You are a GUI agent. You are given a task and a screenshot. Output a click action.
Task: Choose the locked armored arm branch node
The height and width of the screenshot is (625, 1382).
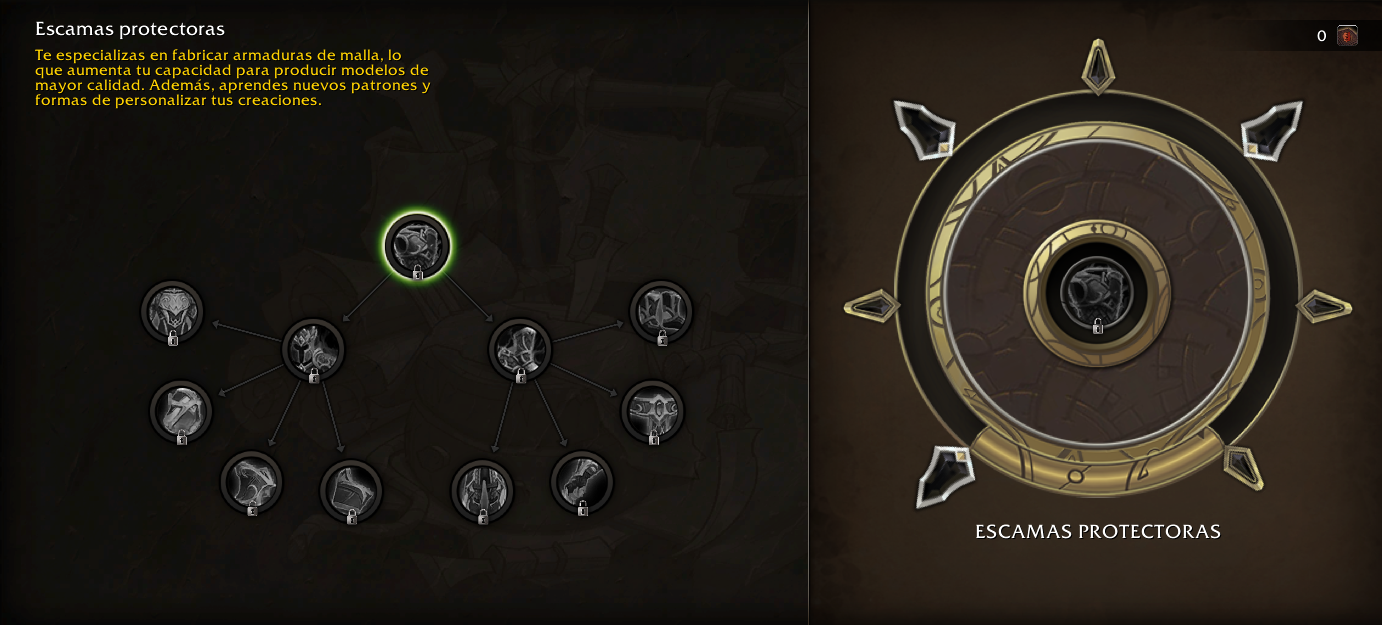tap(520, 349)
